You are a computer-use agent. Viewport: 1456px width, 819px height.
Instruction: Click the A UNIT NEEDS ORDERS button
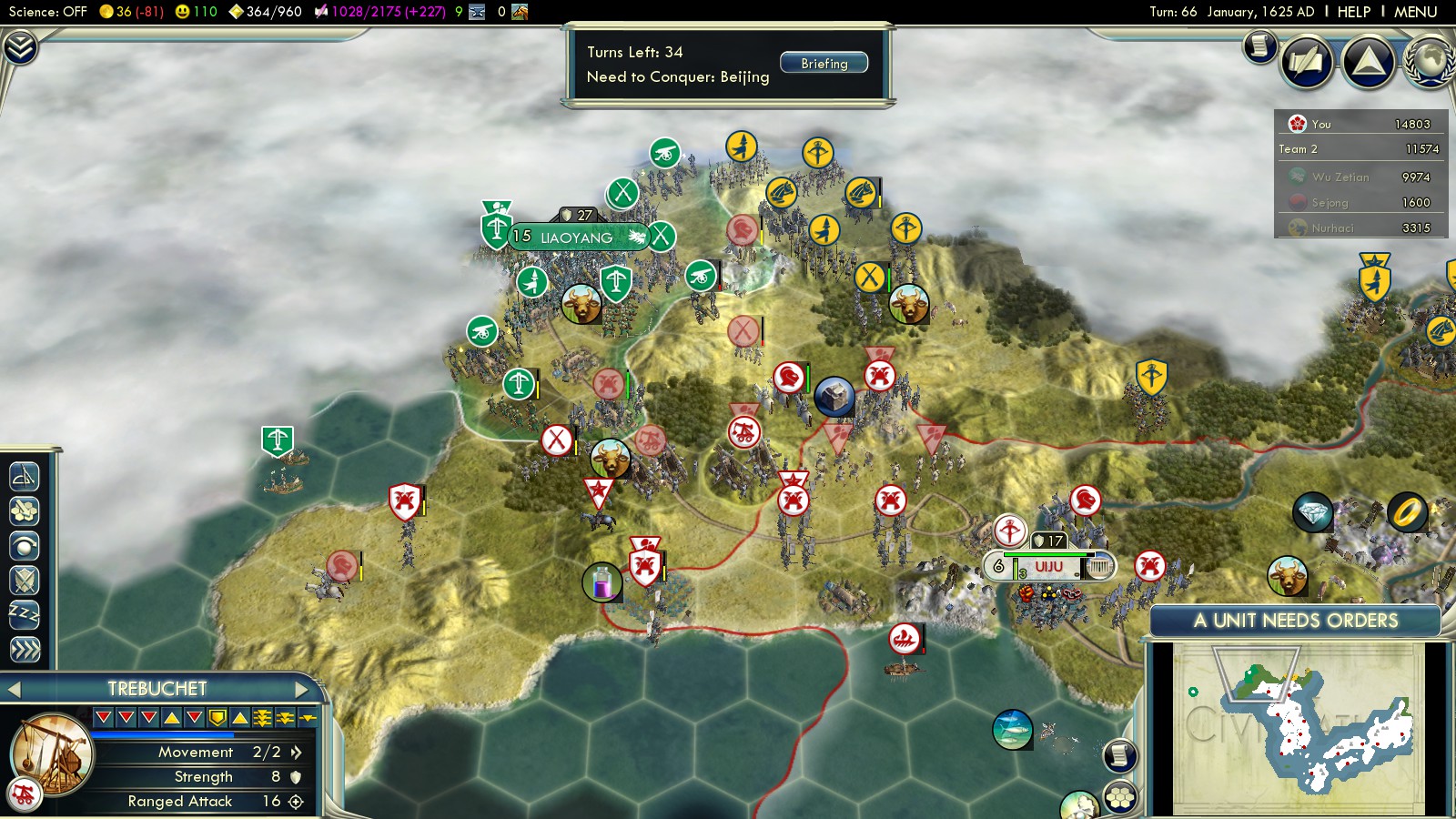pos(1295,621)
